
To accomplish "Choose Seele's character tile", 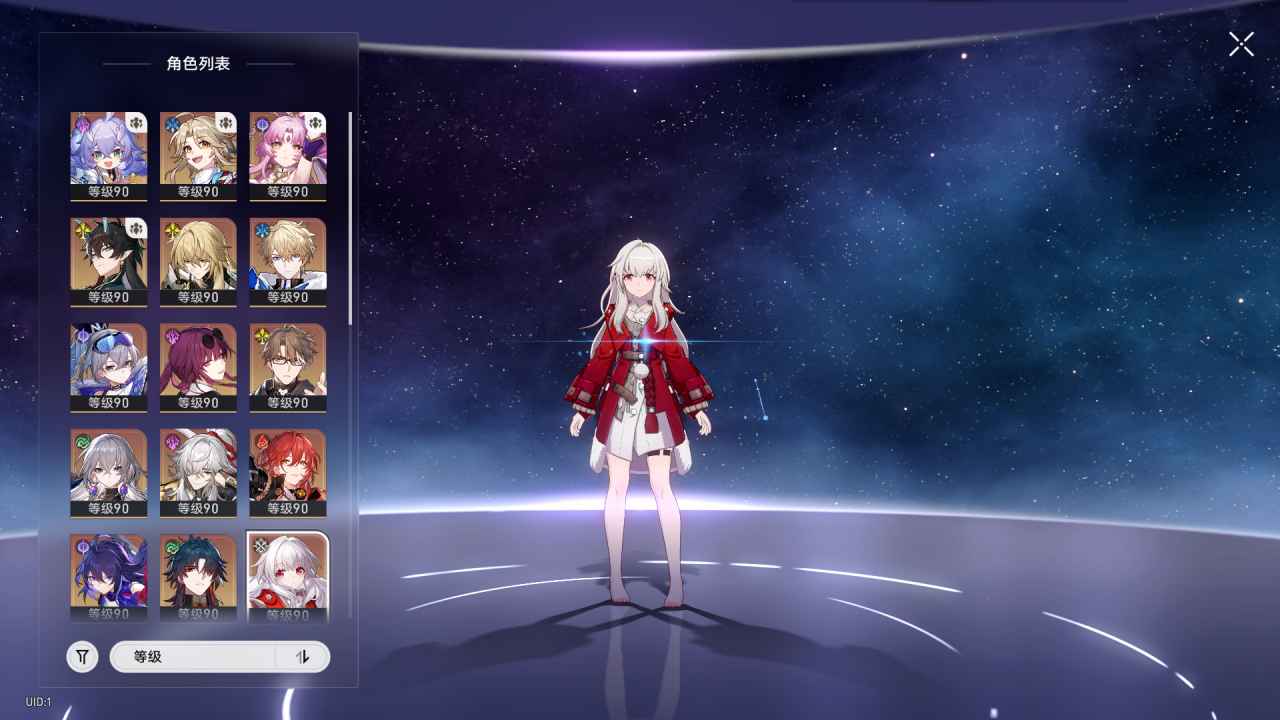I will pyautogui.click(x=109, y=575).
